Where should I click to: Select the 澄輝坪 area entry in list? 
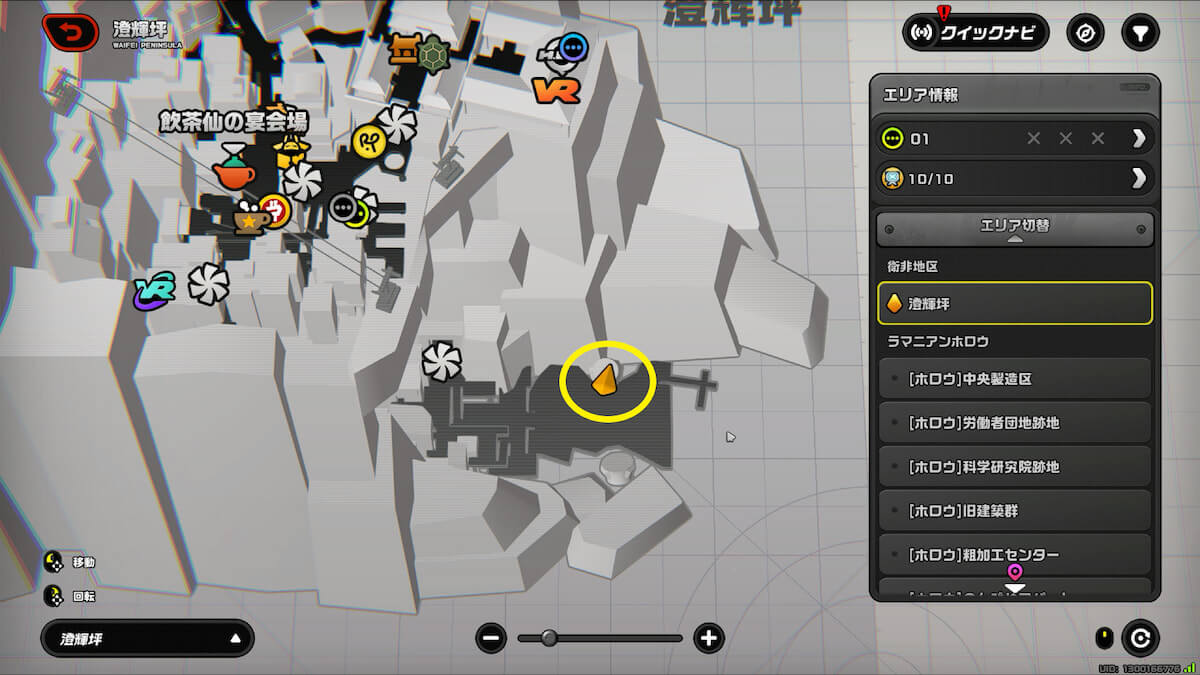pyautogui.click(x=1014, y=303)
